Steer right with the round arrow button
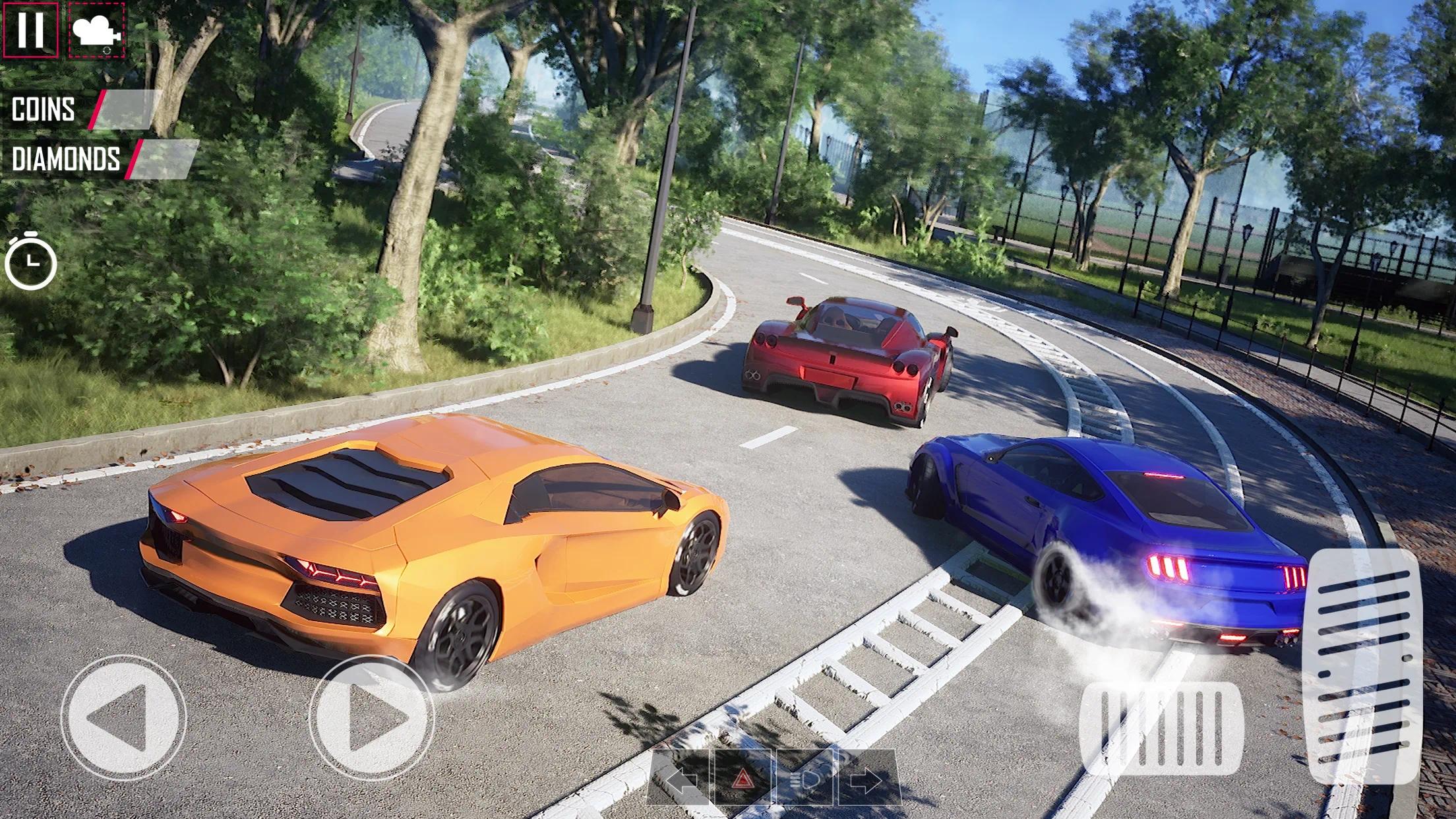This screenshot has height=819, width=1456. click(x=372, y=717)
